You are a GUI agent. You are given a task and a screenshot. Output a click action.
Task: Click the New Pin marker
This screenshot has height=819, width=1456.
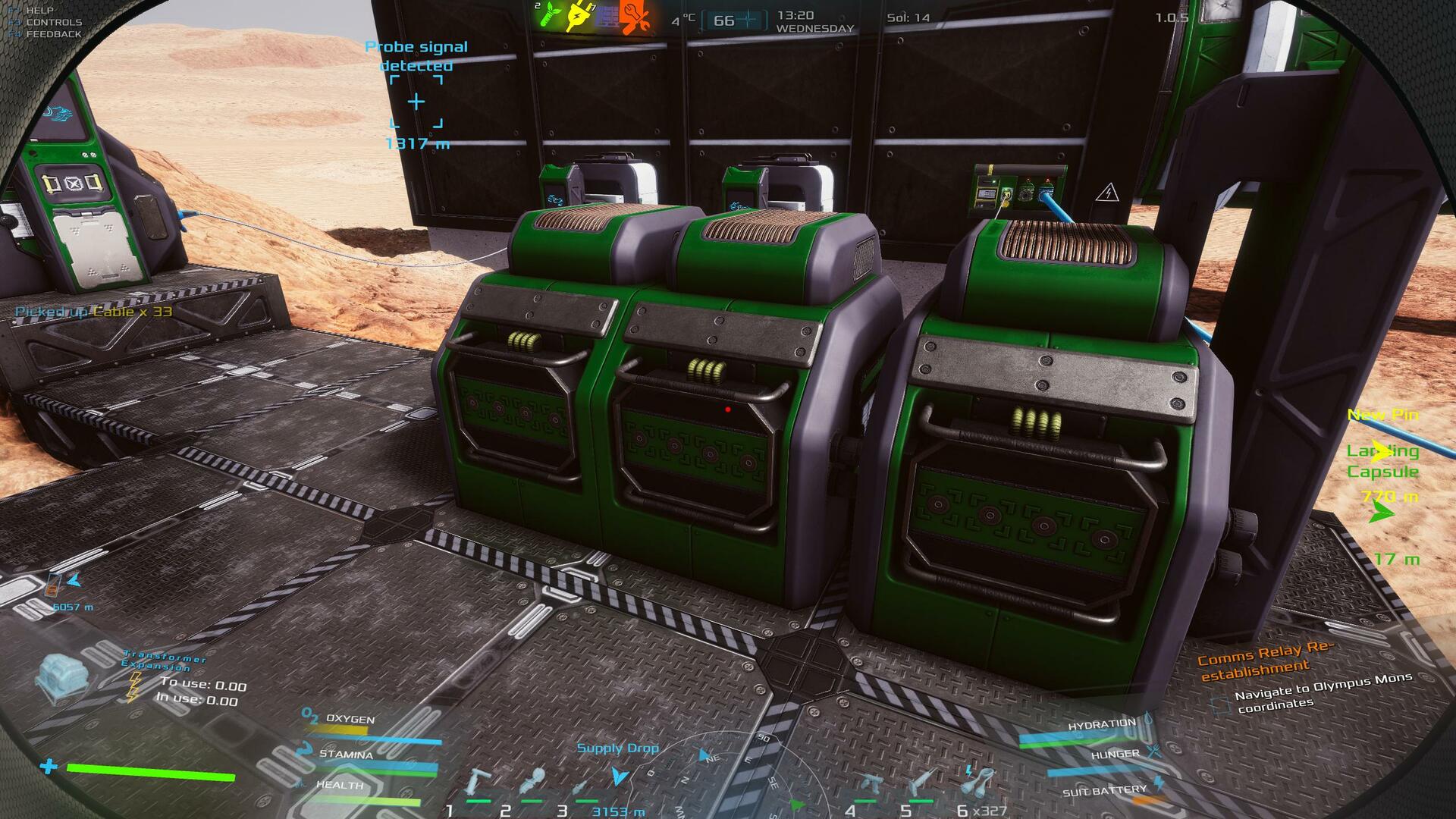pyautogui.click(x=1382, y=415)
